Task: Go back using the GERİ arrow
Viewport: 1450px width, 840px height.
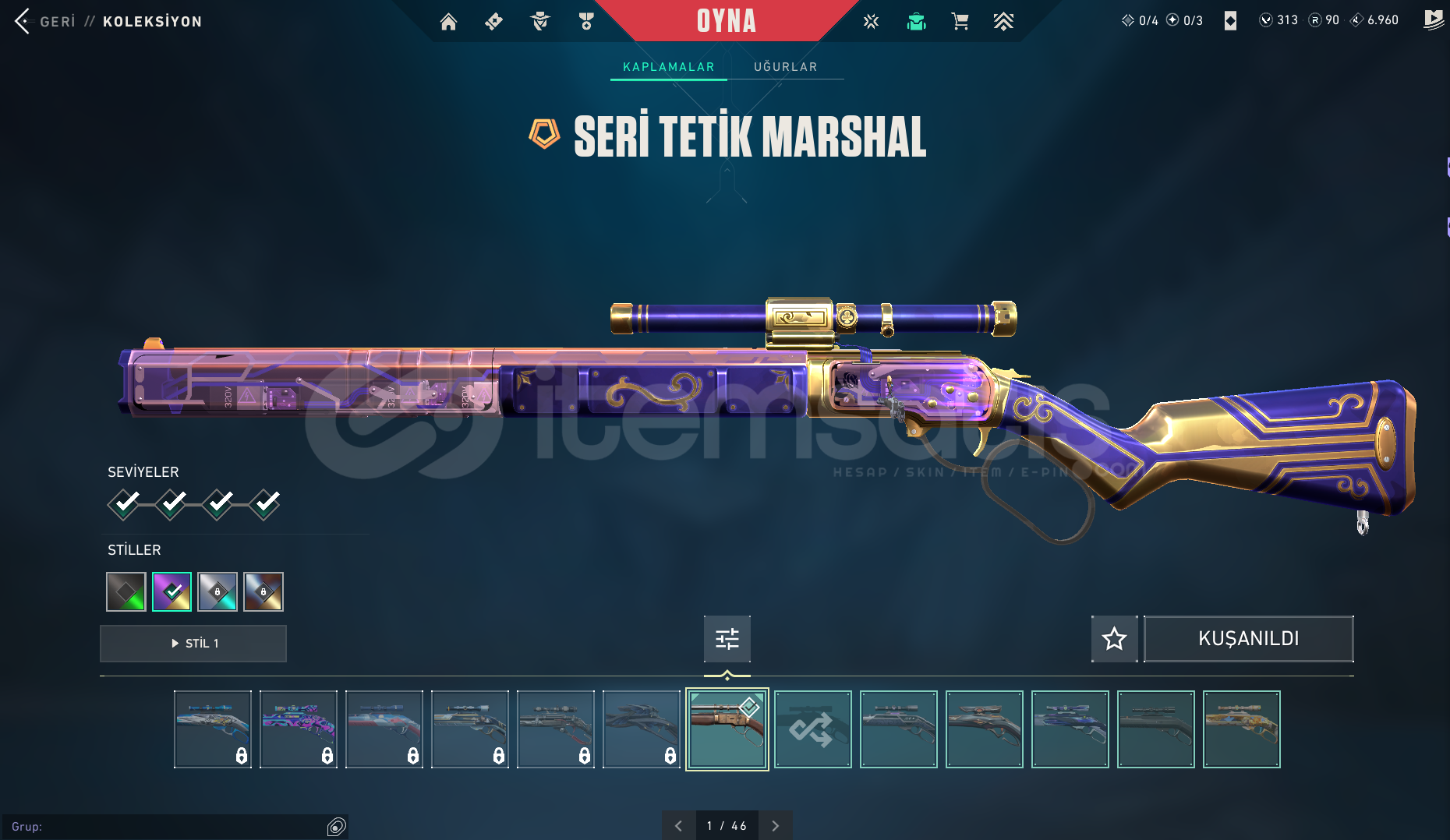Action: (x=23, y=21)
